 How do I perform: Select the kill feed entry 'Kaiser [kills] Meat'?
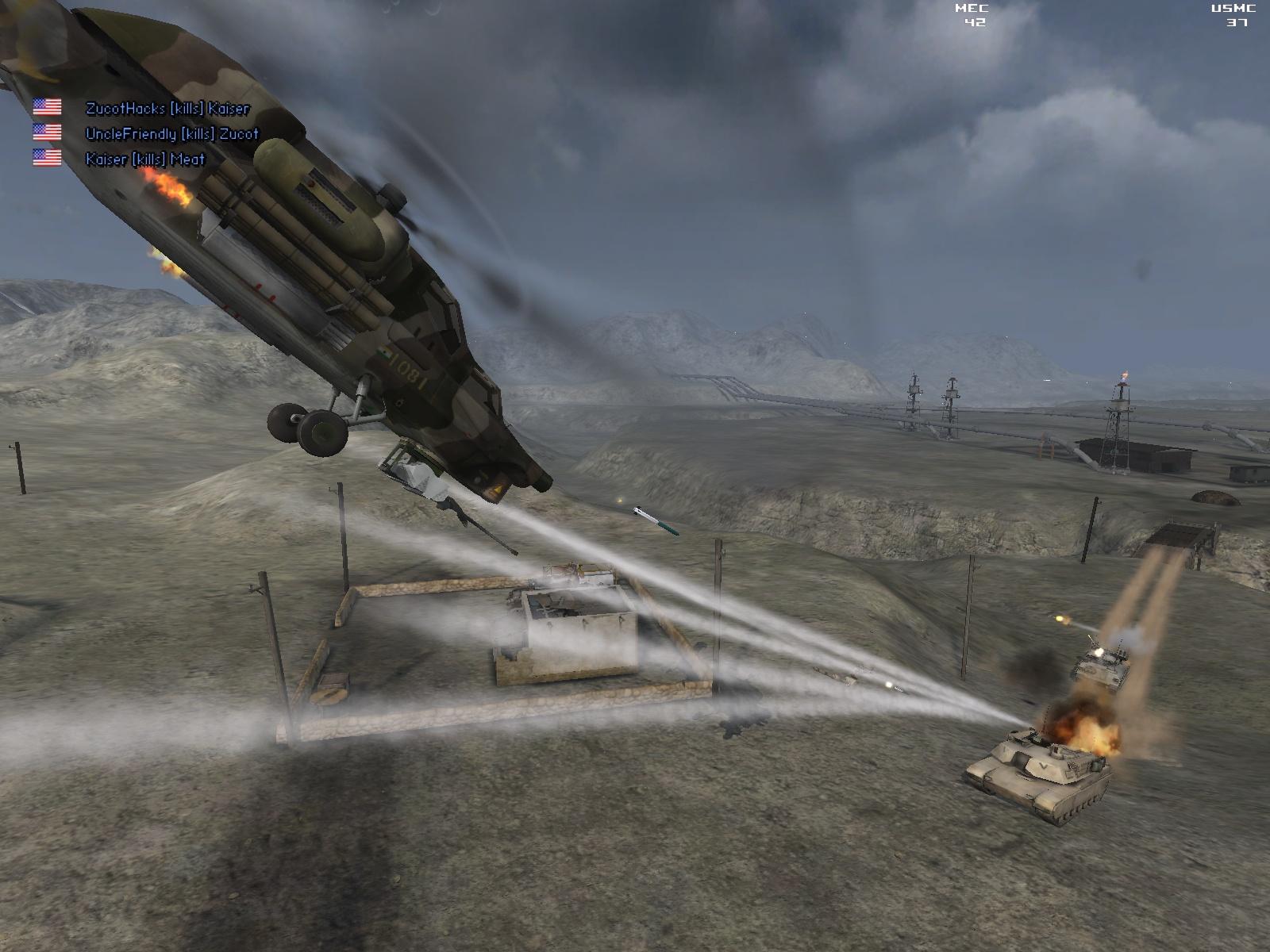click(x=145, y=159)
